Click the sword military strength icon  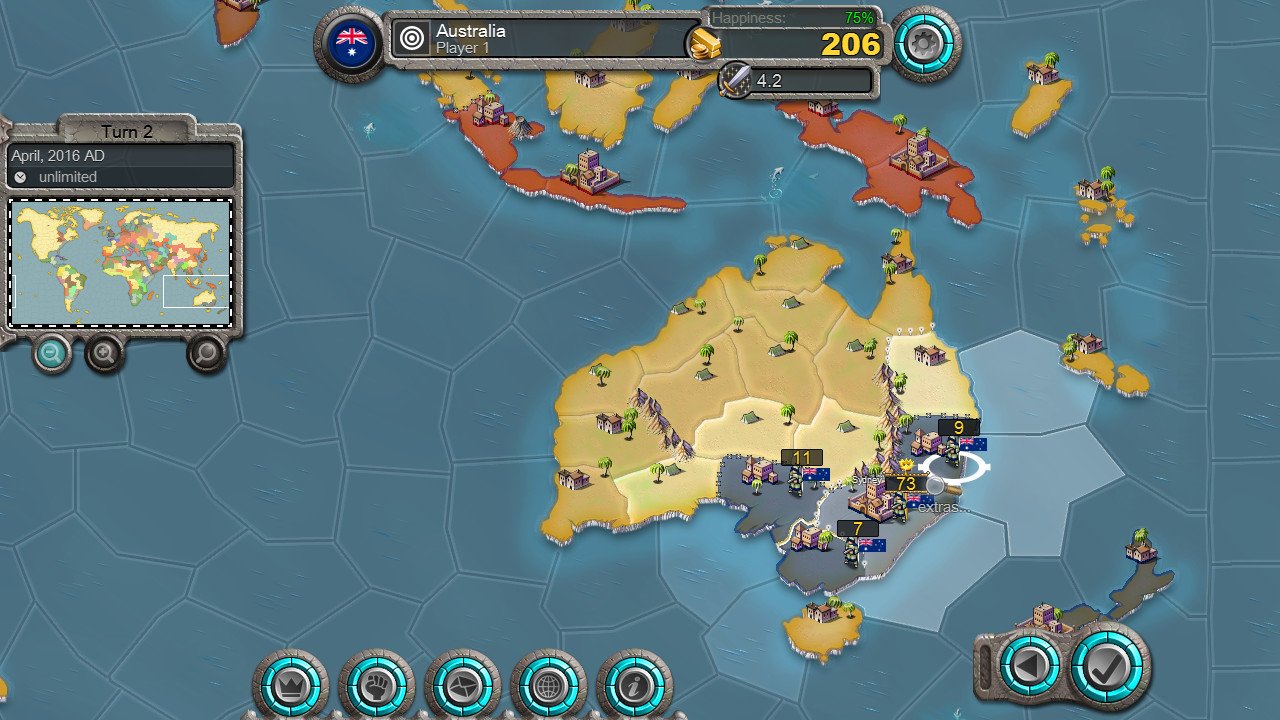pos(733,80)
